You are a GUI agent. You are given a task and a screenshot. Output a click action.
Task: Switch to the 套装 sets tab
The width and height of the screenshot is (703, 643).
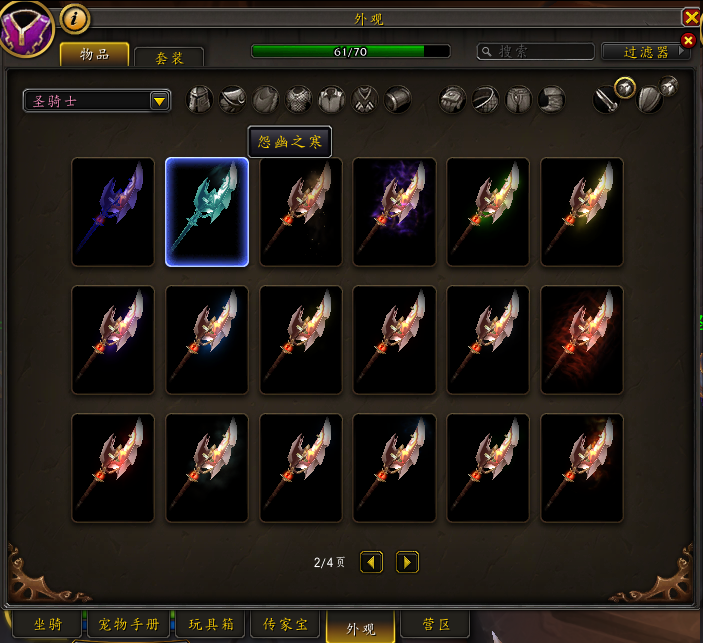(168, 58)
